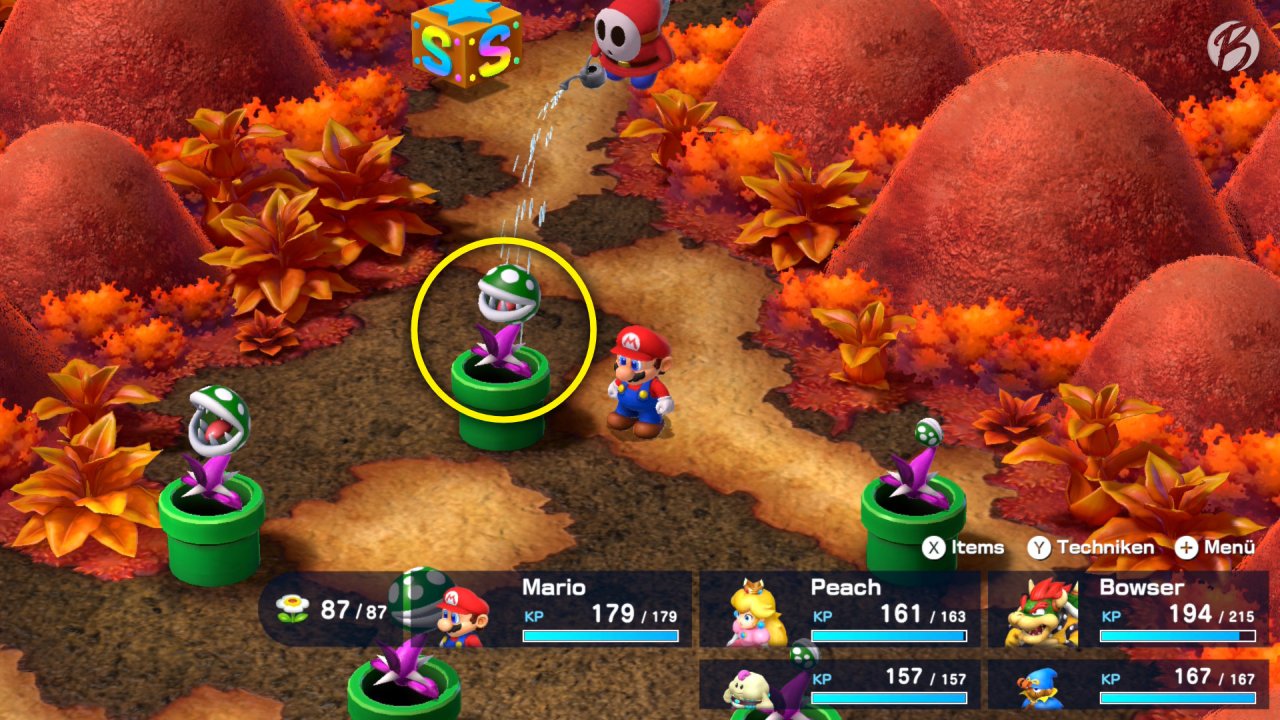Open the Items menu
The width and height of the screenshot is (1280, 720).
point(963,547)
